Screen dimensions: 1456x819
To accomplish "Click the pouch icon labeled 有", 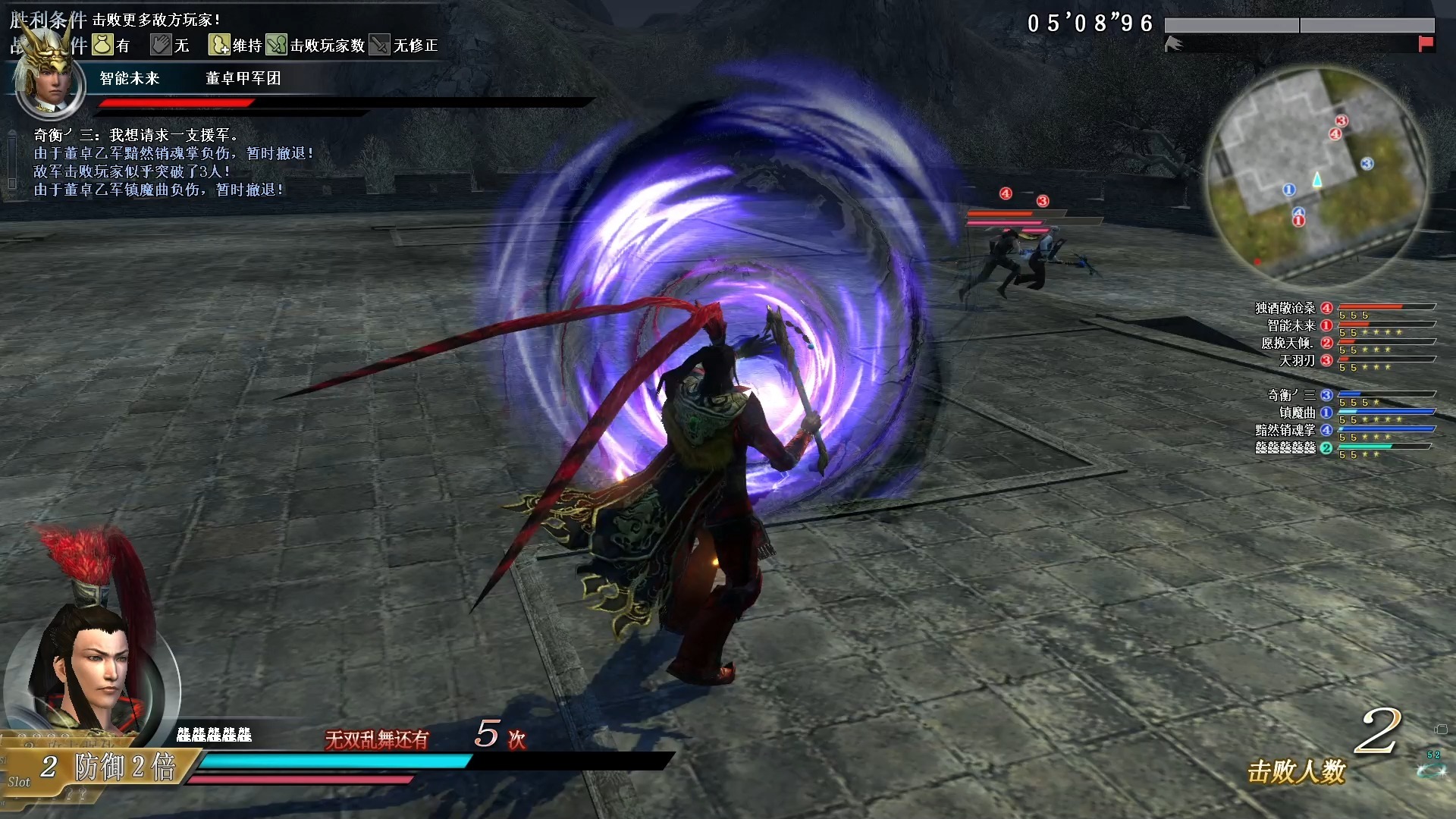I will 102,45.
